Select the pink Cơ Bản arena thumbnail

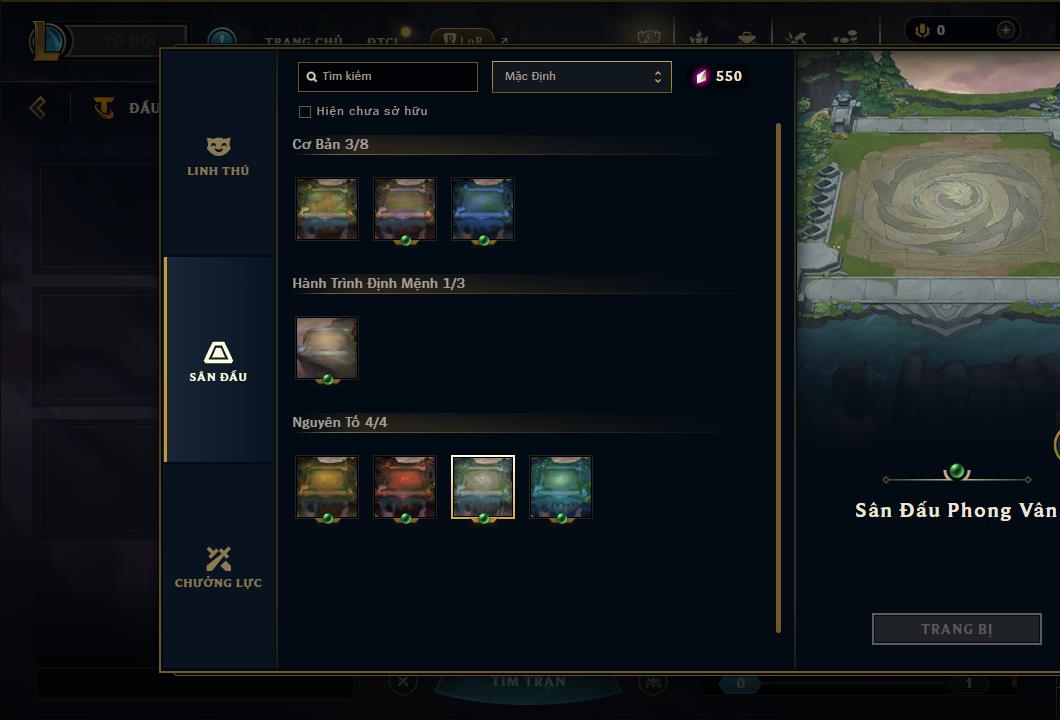coord(405,209)
